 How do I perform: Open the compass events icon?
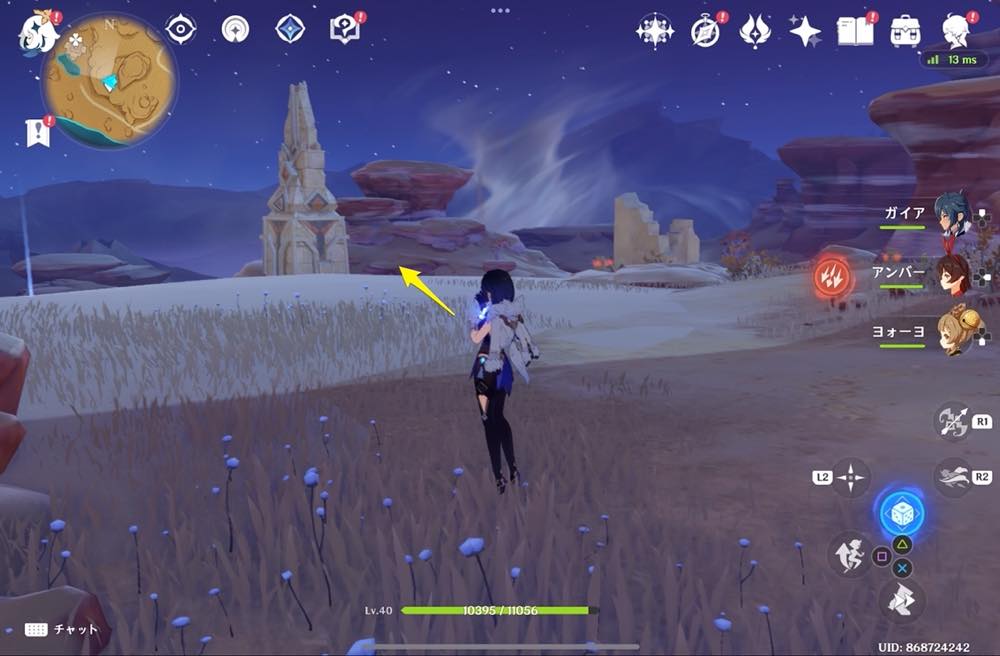coord(706,32)
